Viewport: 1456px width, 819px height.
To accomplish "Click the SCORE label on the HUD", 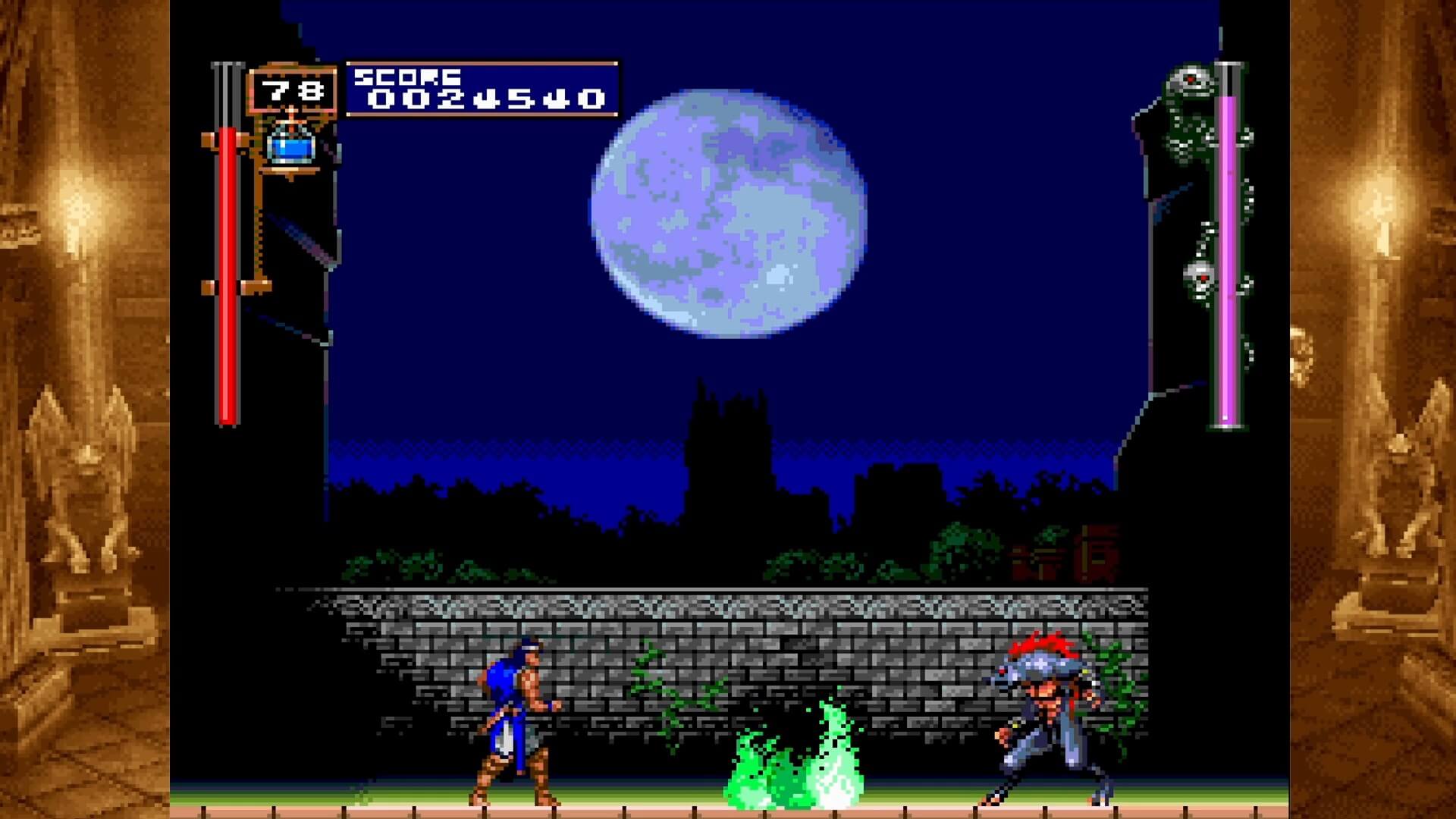I will click(x=409, y=76).
